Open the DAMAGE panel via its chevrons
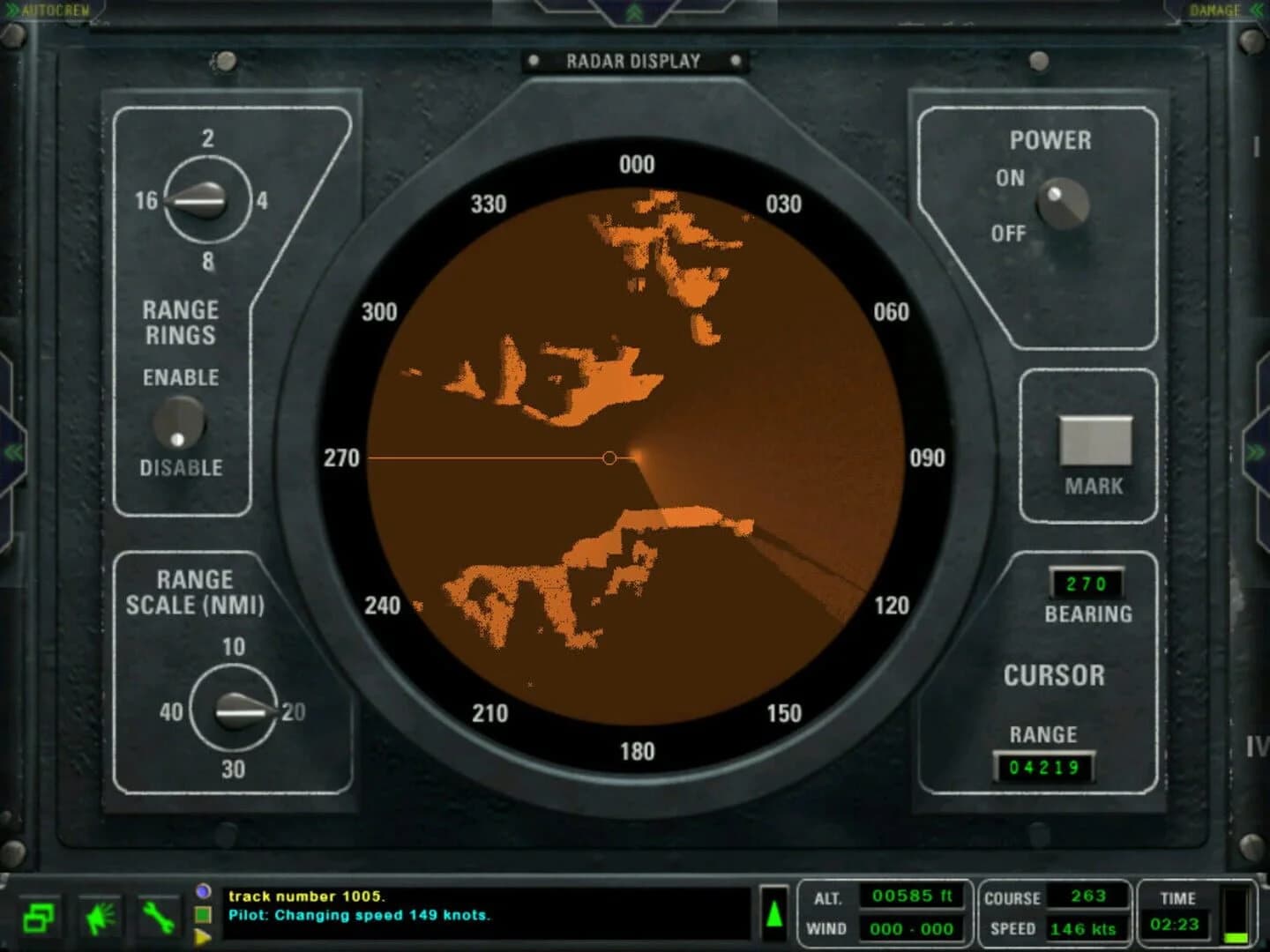 pyautogui.click(x=1256, y=10)
